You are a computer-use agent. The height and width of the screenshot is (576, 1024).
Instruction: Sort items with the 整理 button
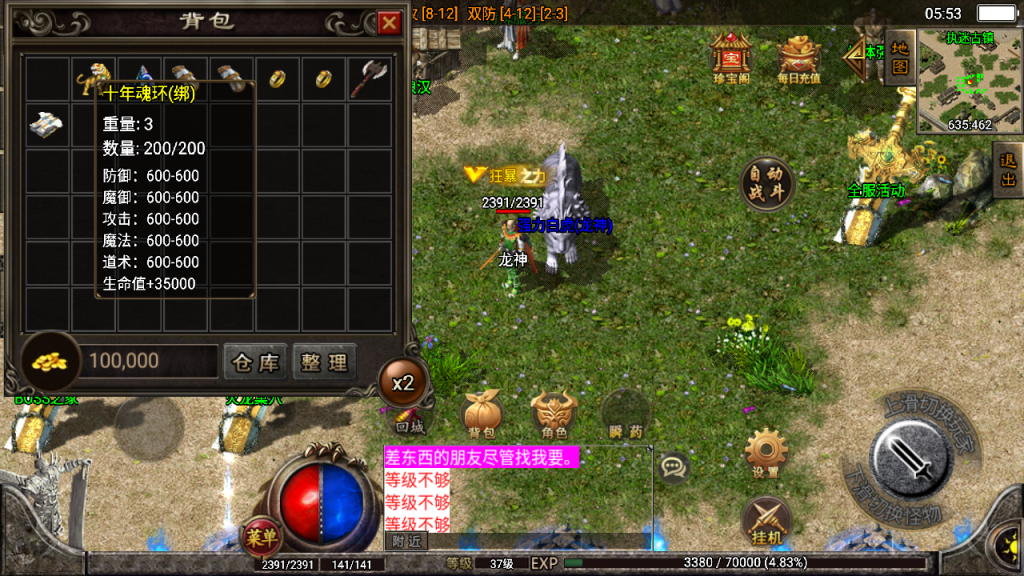pos(324,361)
